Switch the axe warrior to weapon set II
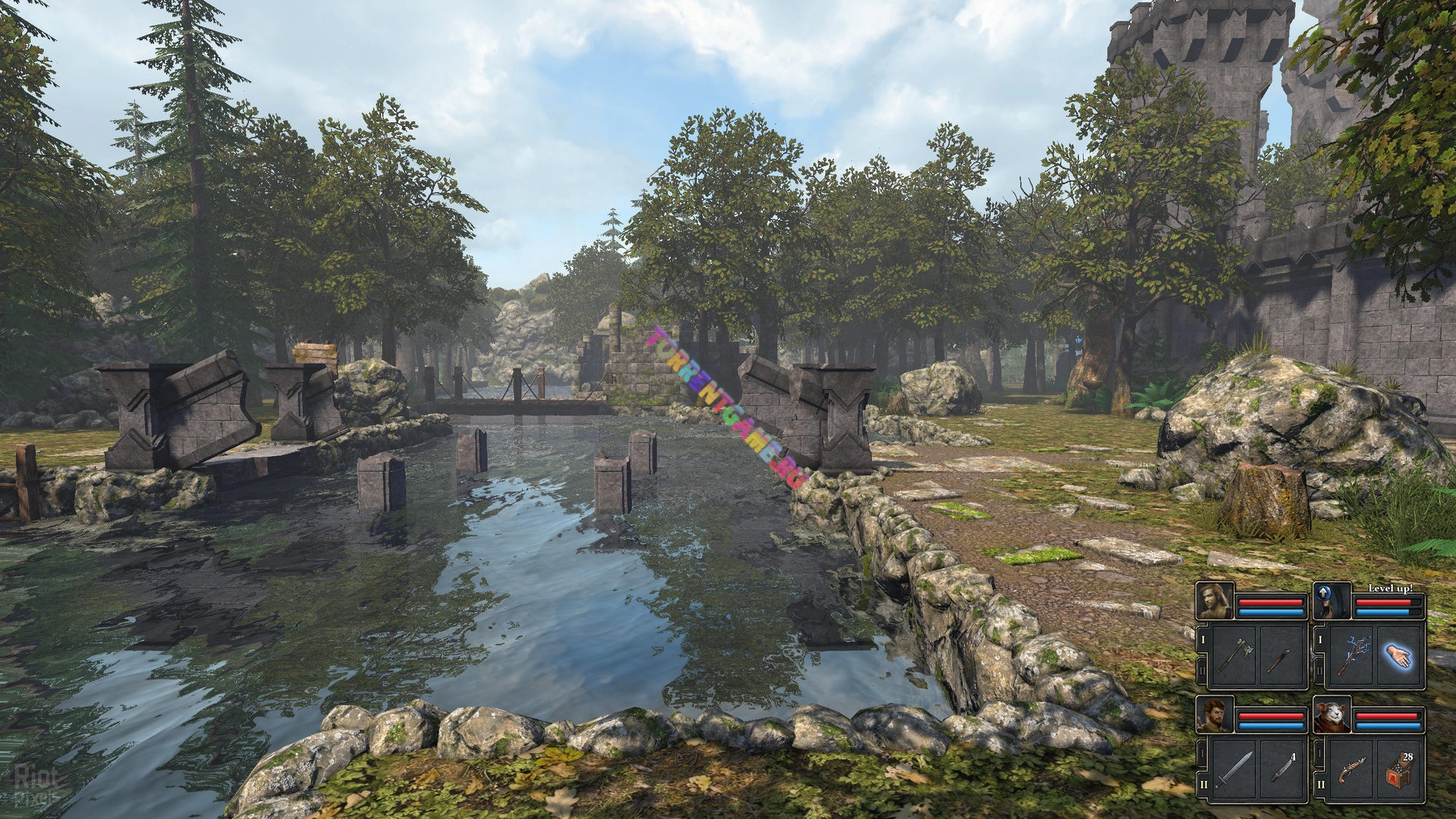This screenshot has height=819, width=1456. pyautogui.click(x=1203, y=670)
